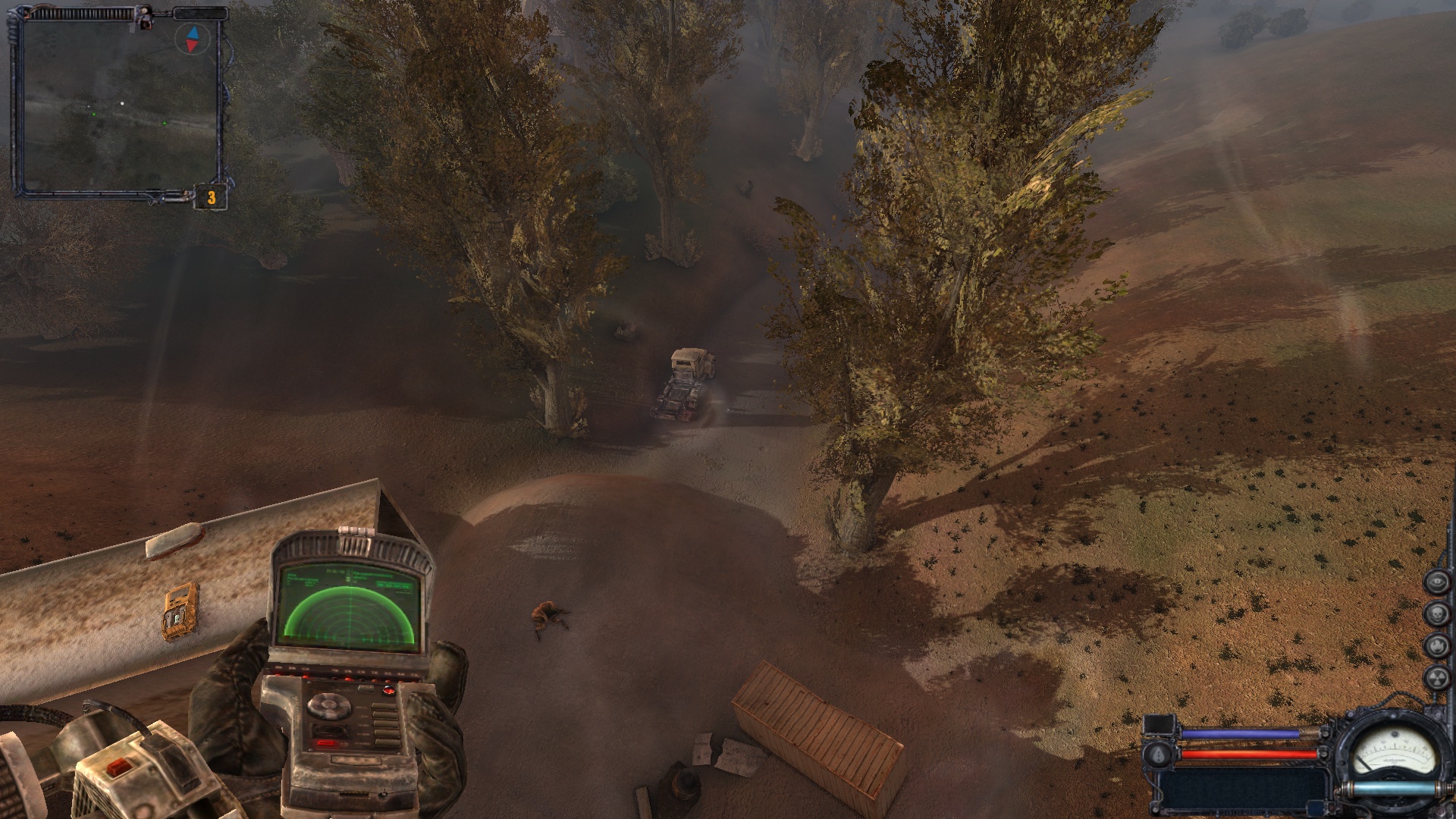Click the blood drop bleeding indicator
Screen dimensions: 1456x819
(x=1159, y=754)
